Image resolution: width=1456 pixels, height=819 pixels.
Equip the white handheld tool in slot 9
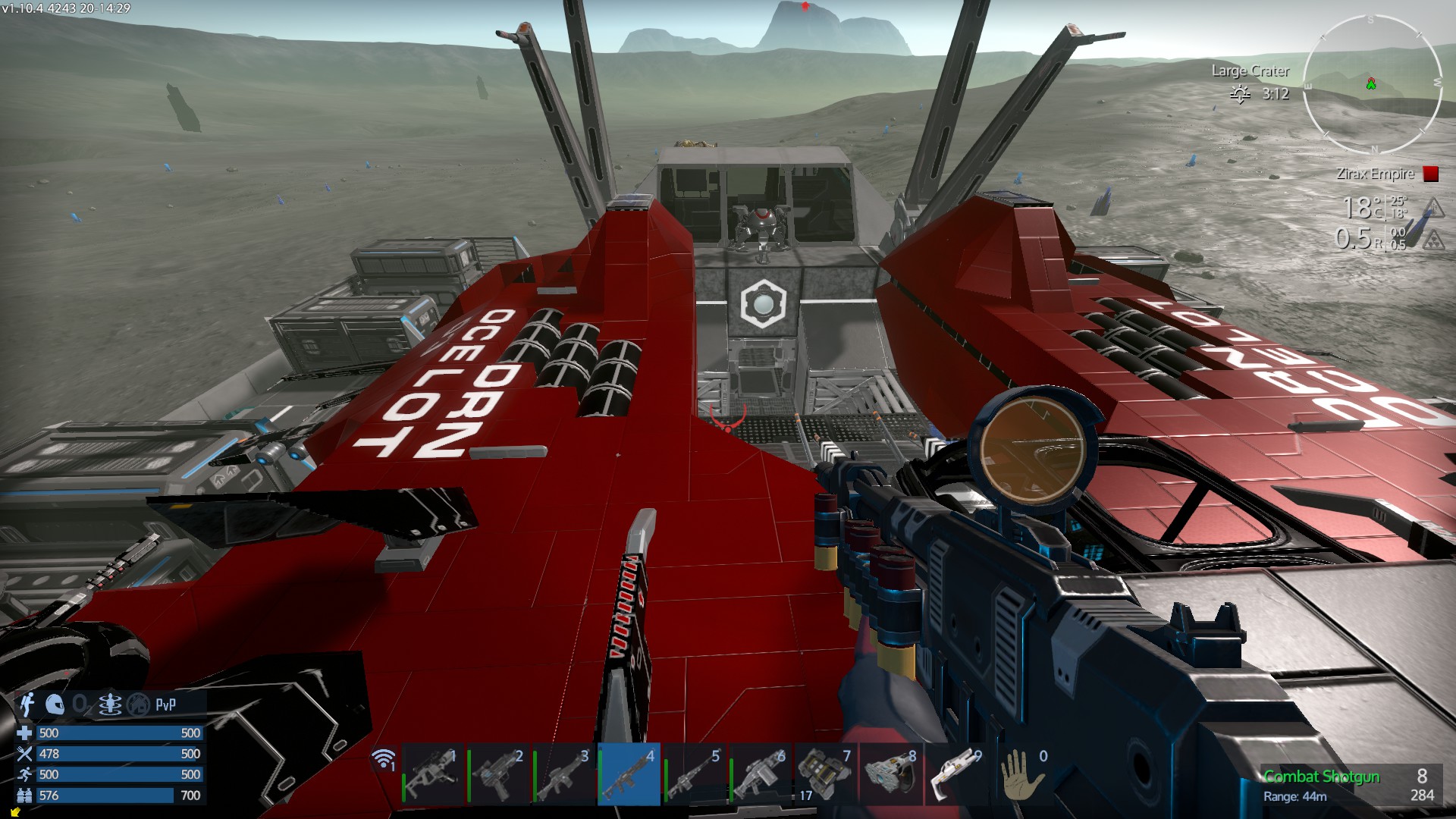coord(957,774)
